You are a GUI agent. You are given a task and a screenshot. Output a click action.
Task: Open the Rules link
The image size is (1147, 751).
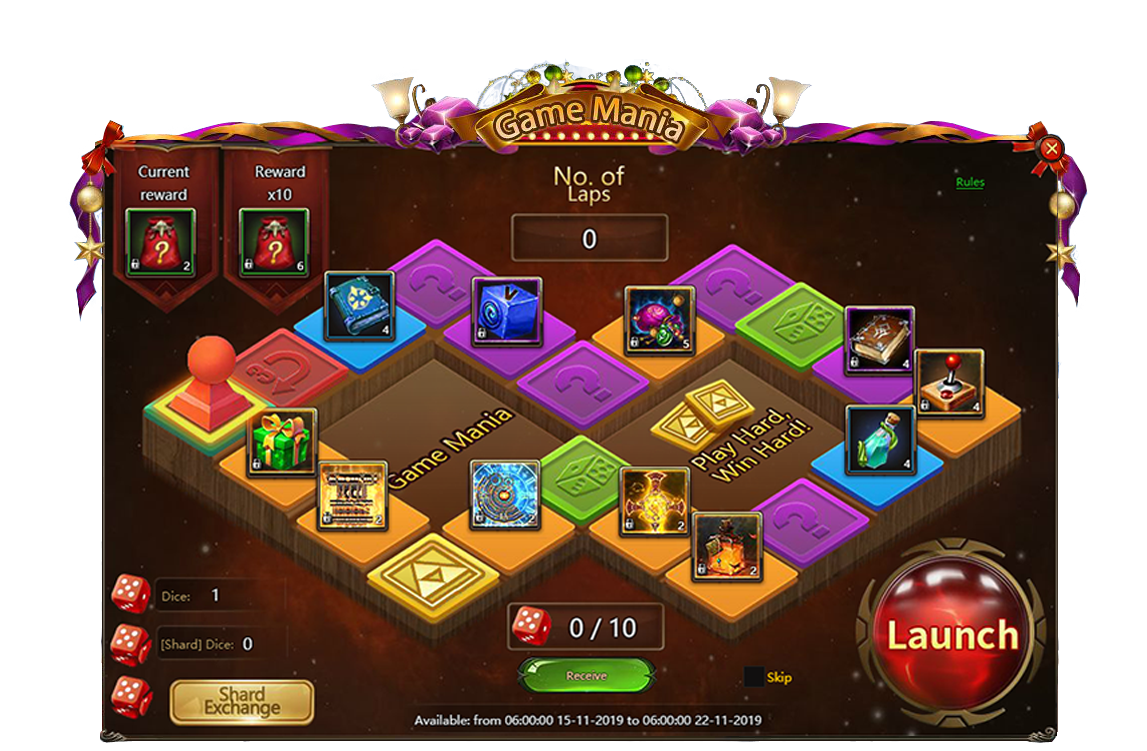tap(969, 182)
